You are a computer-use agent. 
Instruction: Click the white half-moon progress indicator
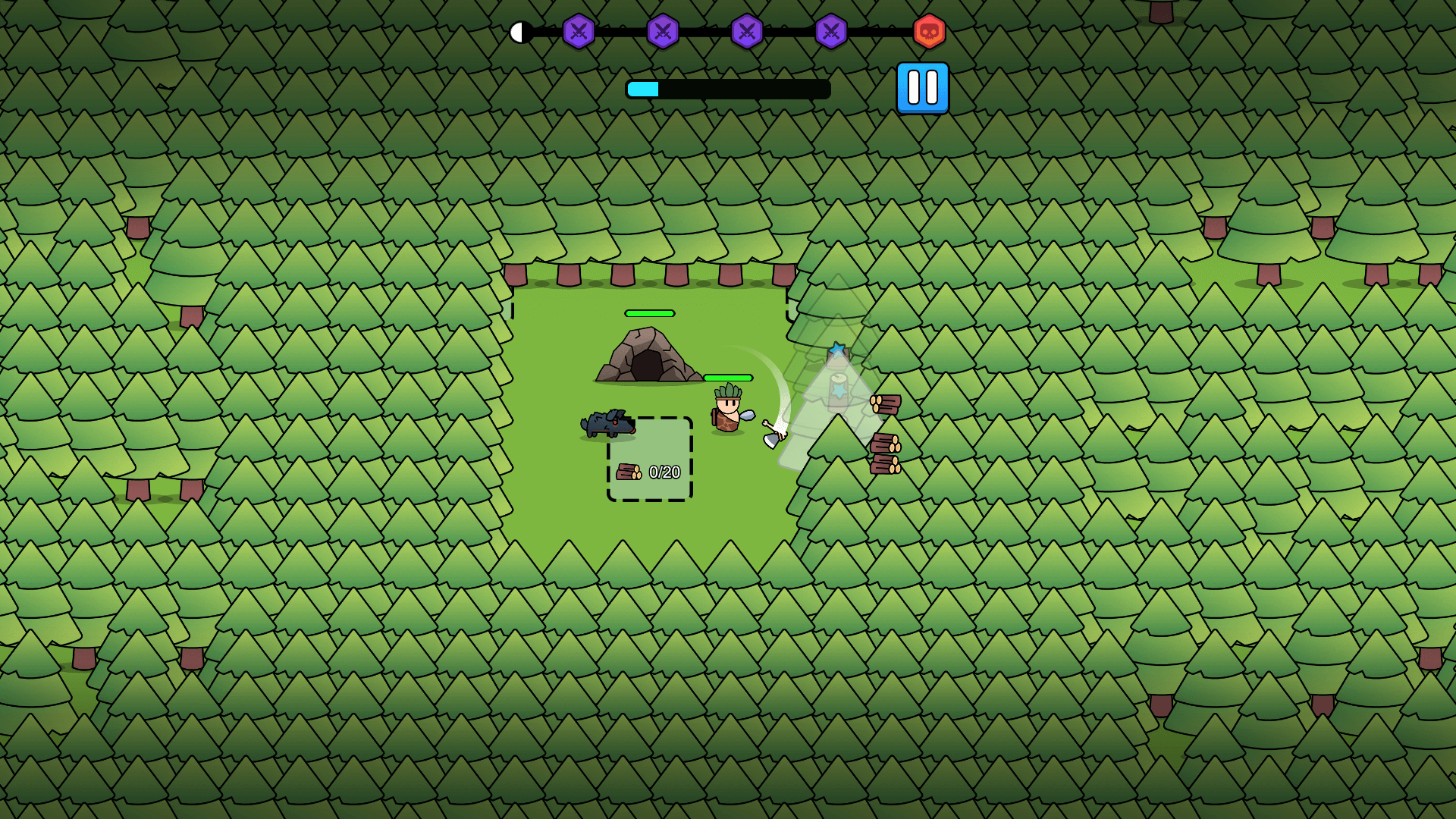[520, 32]
